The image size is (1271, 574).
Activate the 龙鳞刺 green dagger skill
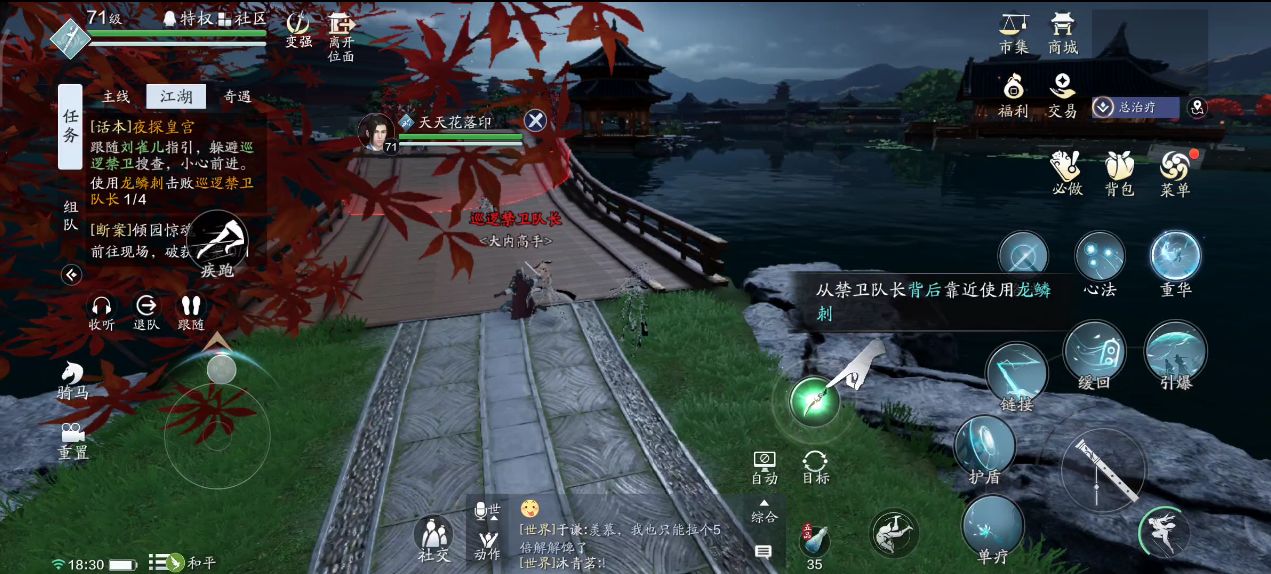tap(814, 402)
